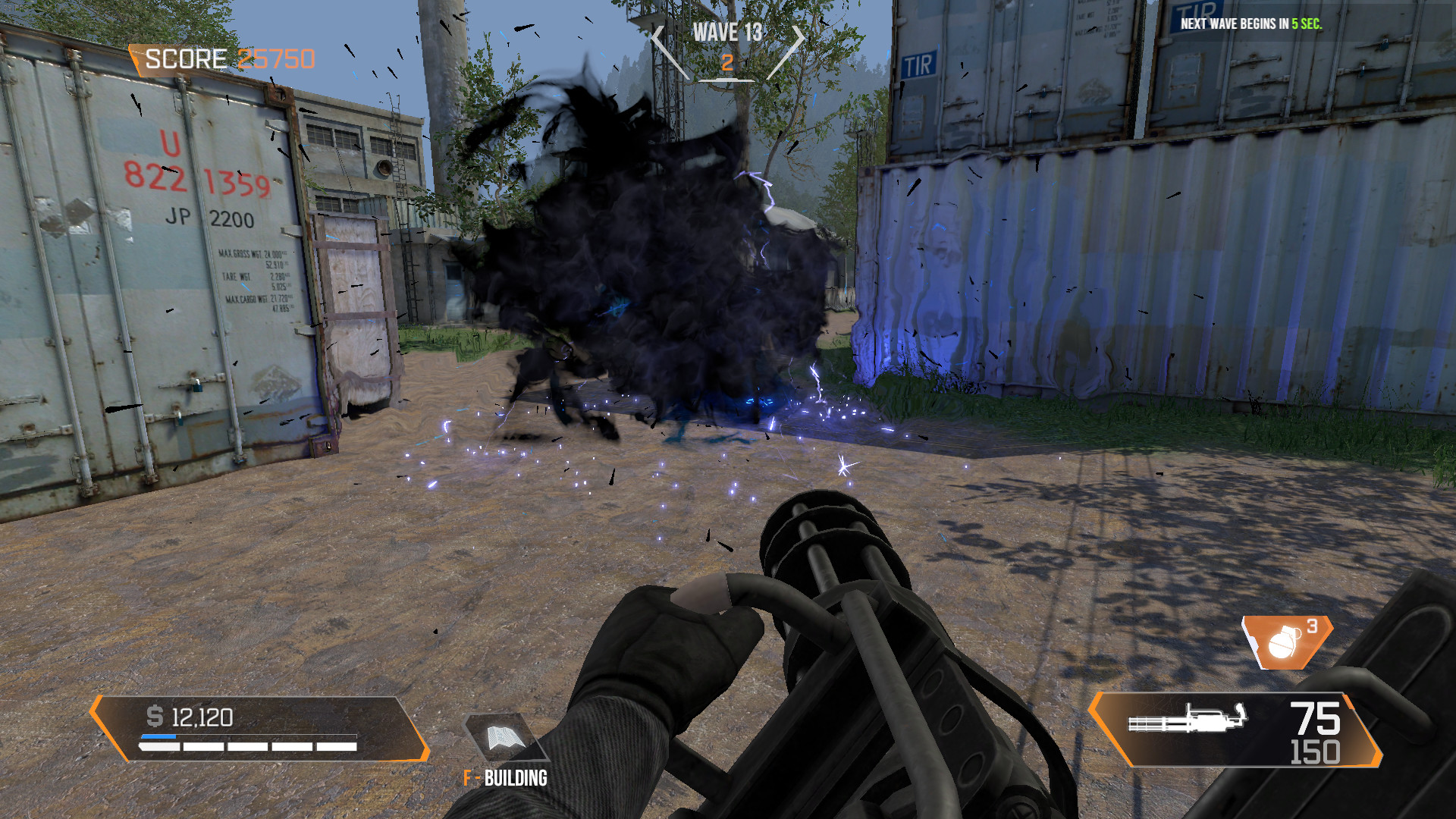Viewport: 1456px width, 819px height.
Task: Toggle the middle armor bar segment
Action: 247,748
